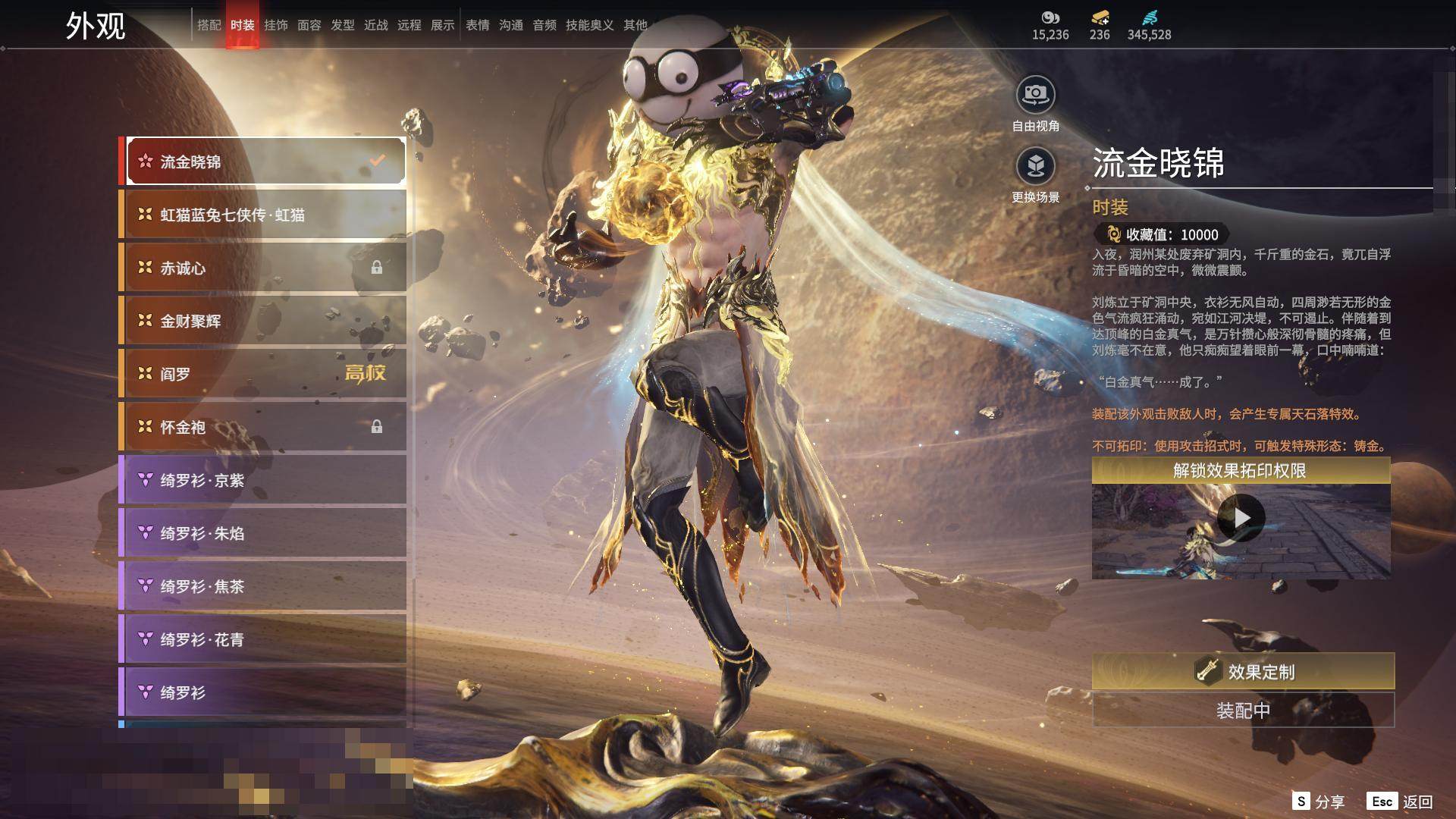
Task: Pick the 金财聚辉 outfit
Action: 265,321
